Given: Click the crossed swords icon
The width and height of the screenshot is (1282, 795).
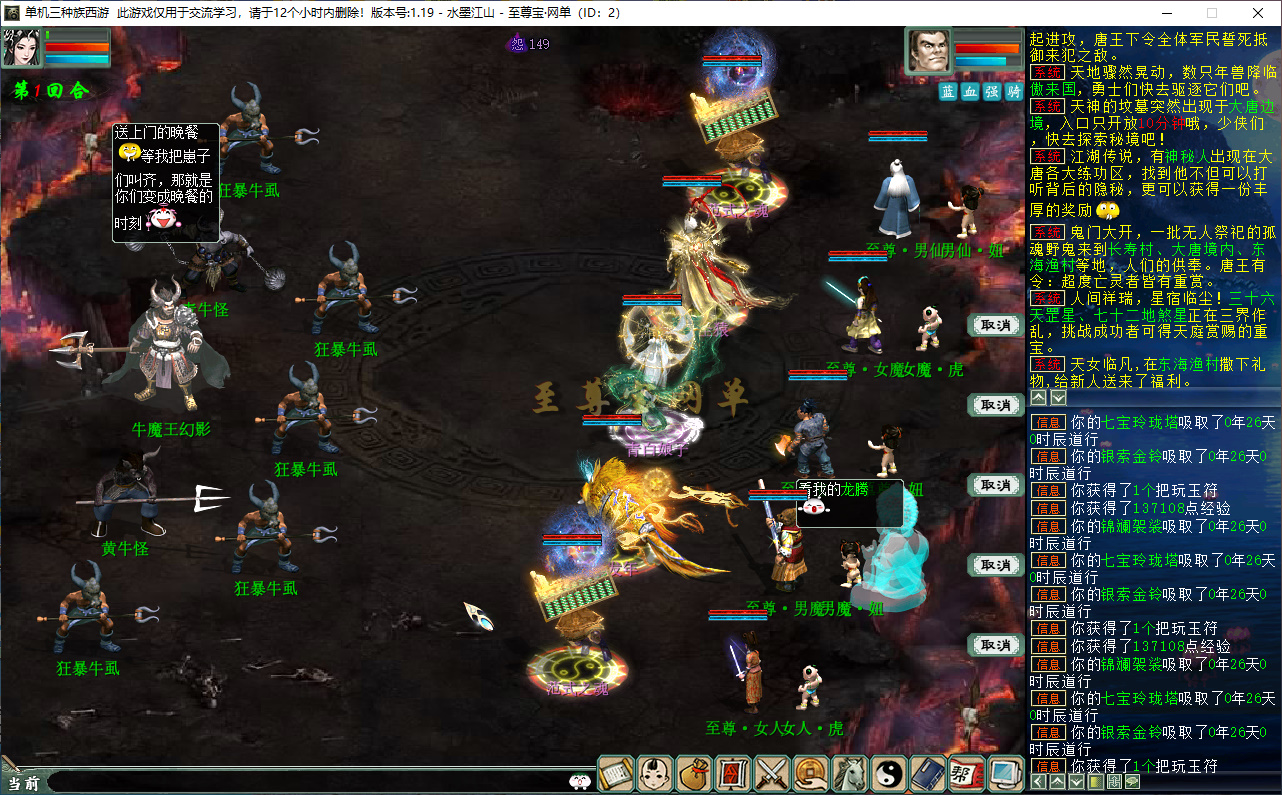Looking at the screenshot, I should pyautogui.click(x=772, y=773).
